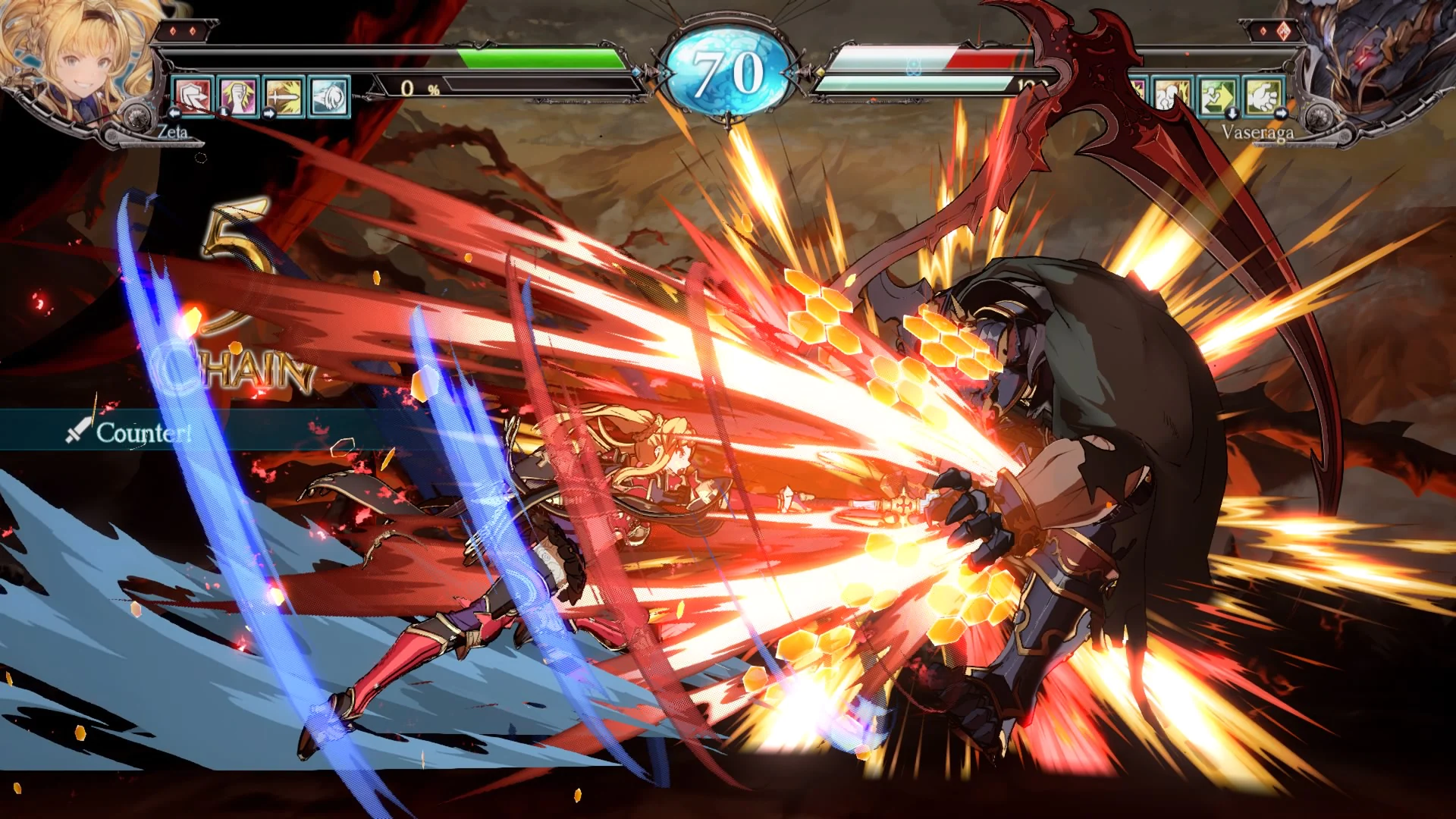Viewport: 1456px width, 819px height.
Task: Toggle Vaseraga's lit red round win diamond
Action: pyautogui.click(x=1283, y=31)
